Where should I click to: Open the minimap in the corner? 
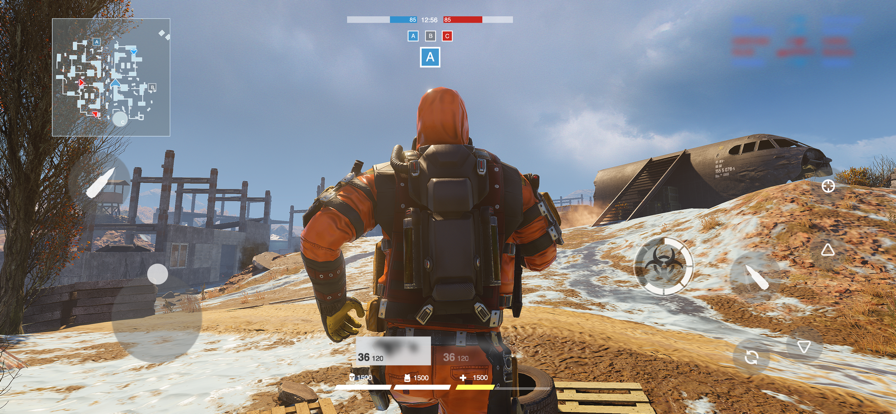tap(111, 77)
